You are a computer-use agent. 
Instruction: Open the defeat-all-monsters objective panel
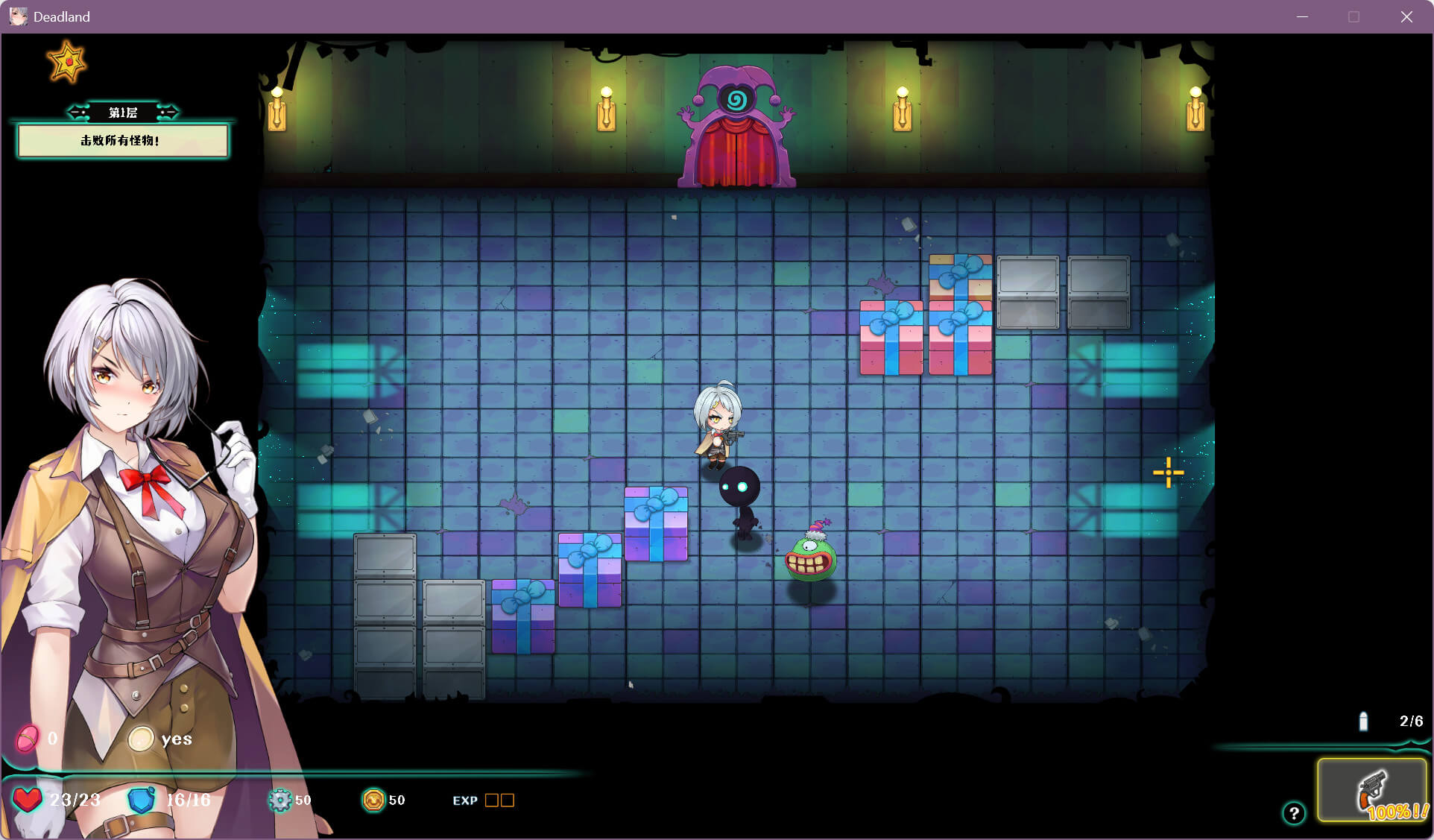(123, 141)
